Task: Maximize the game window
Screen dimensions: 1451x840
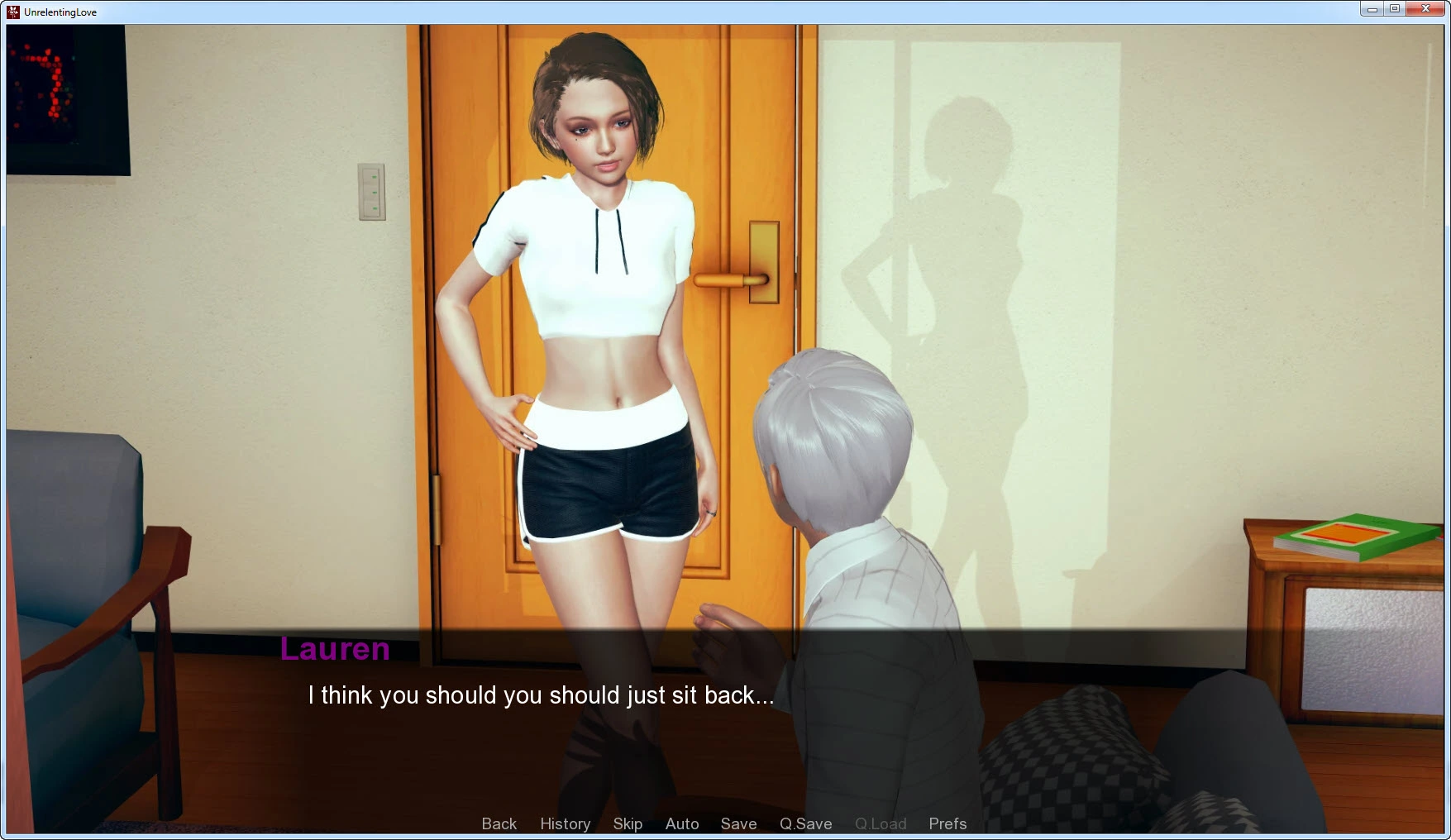Action: coord(1395,9)
